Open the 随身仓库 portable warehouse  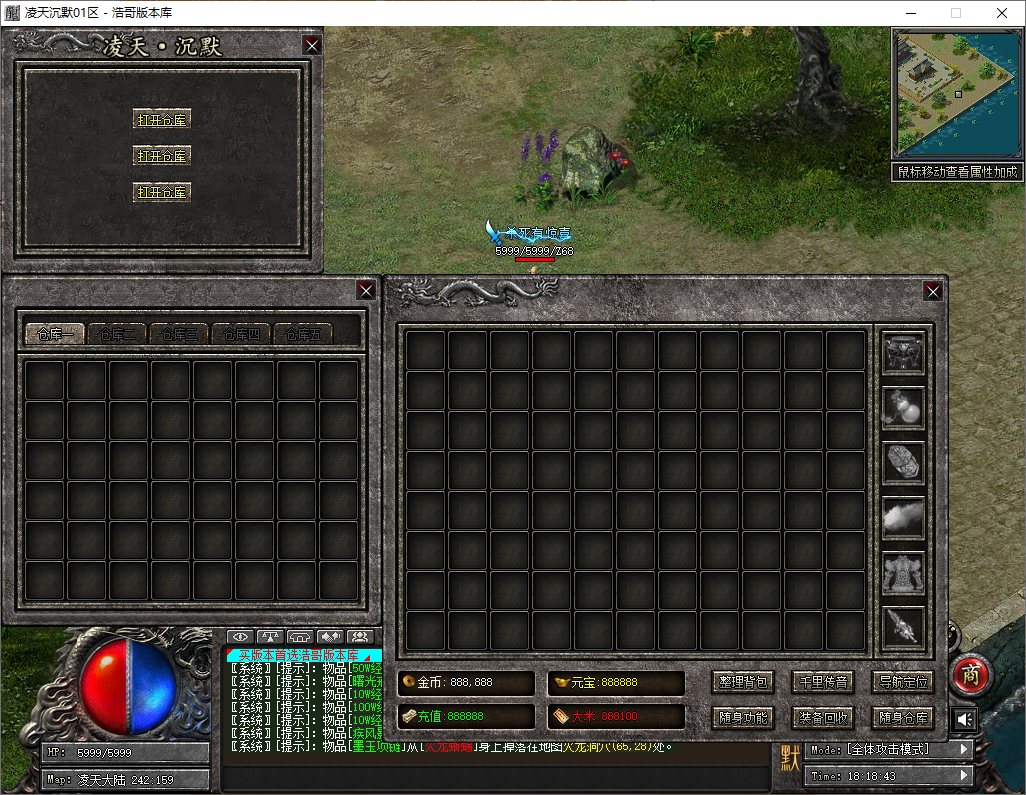pyautogui.click(x=903, y=717)
